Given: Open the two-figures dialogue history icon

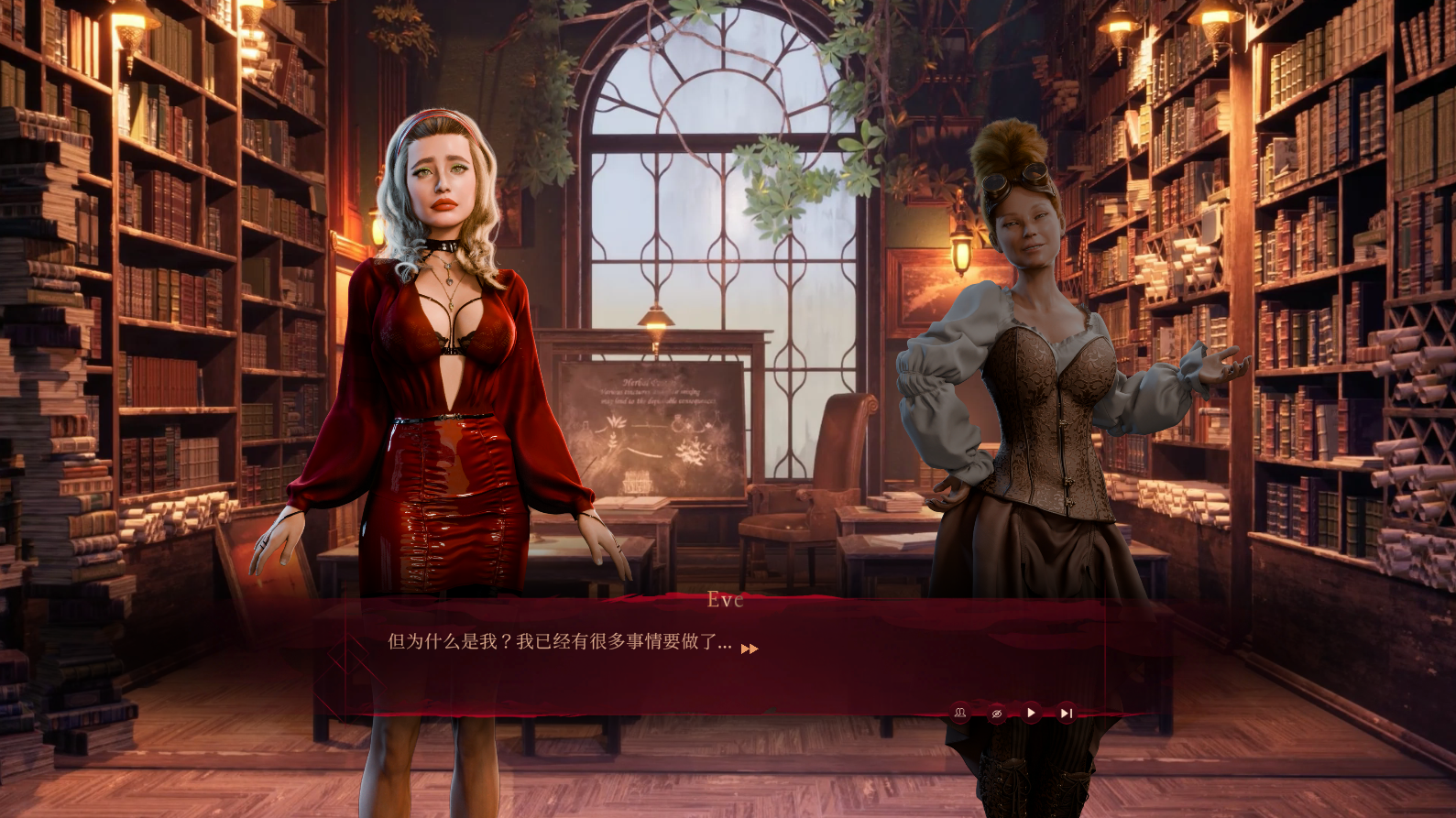Looking at the screenshot, I should (960, 713).
